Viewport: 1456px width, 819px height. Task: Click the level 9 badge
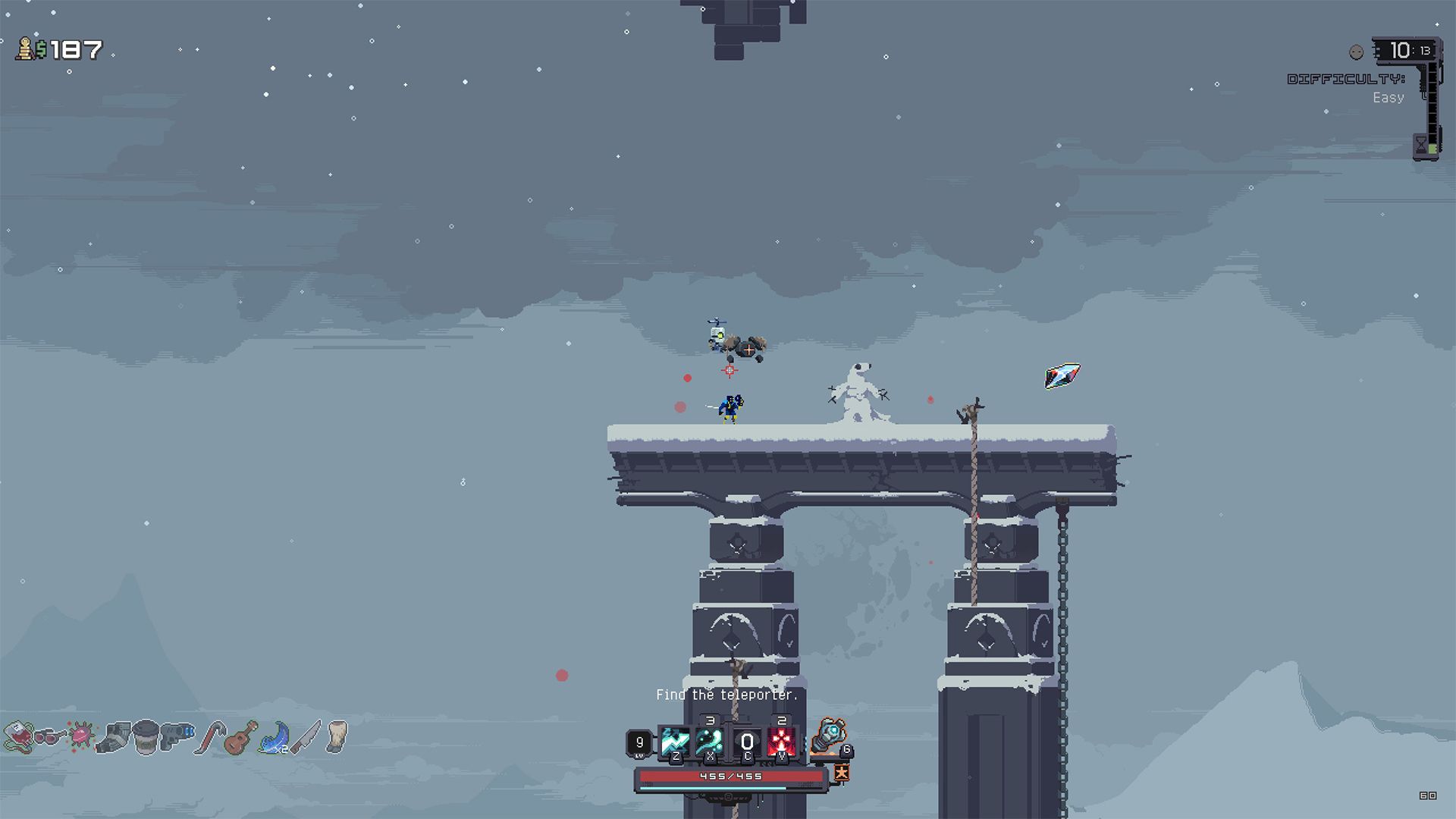[x=641, y=742]
